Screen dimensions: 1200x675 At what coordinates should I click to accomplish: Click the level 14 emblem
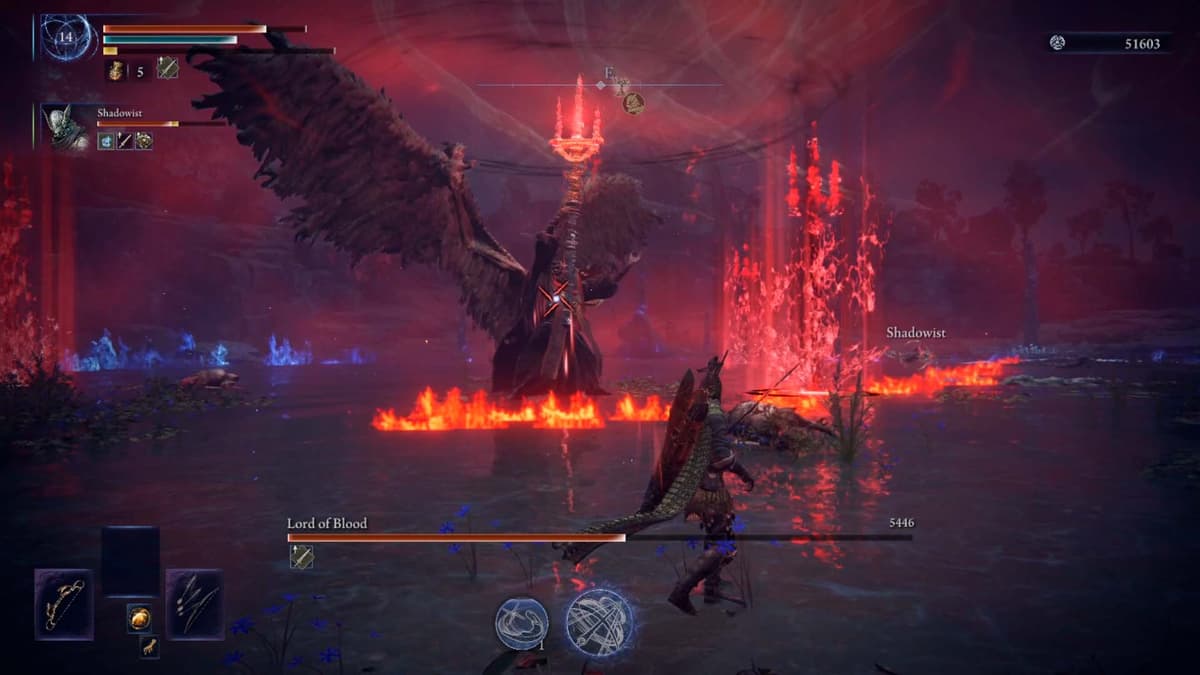pos(66,37)
